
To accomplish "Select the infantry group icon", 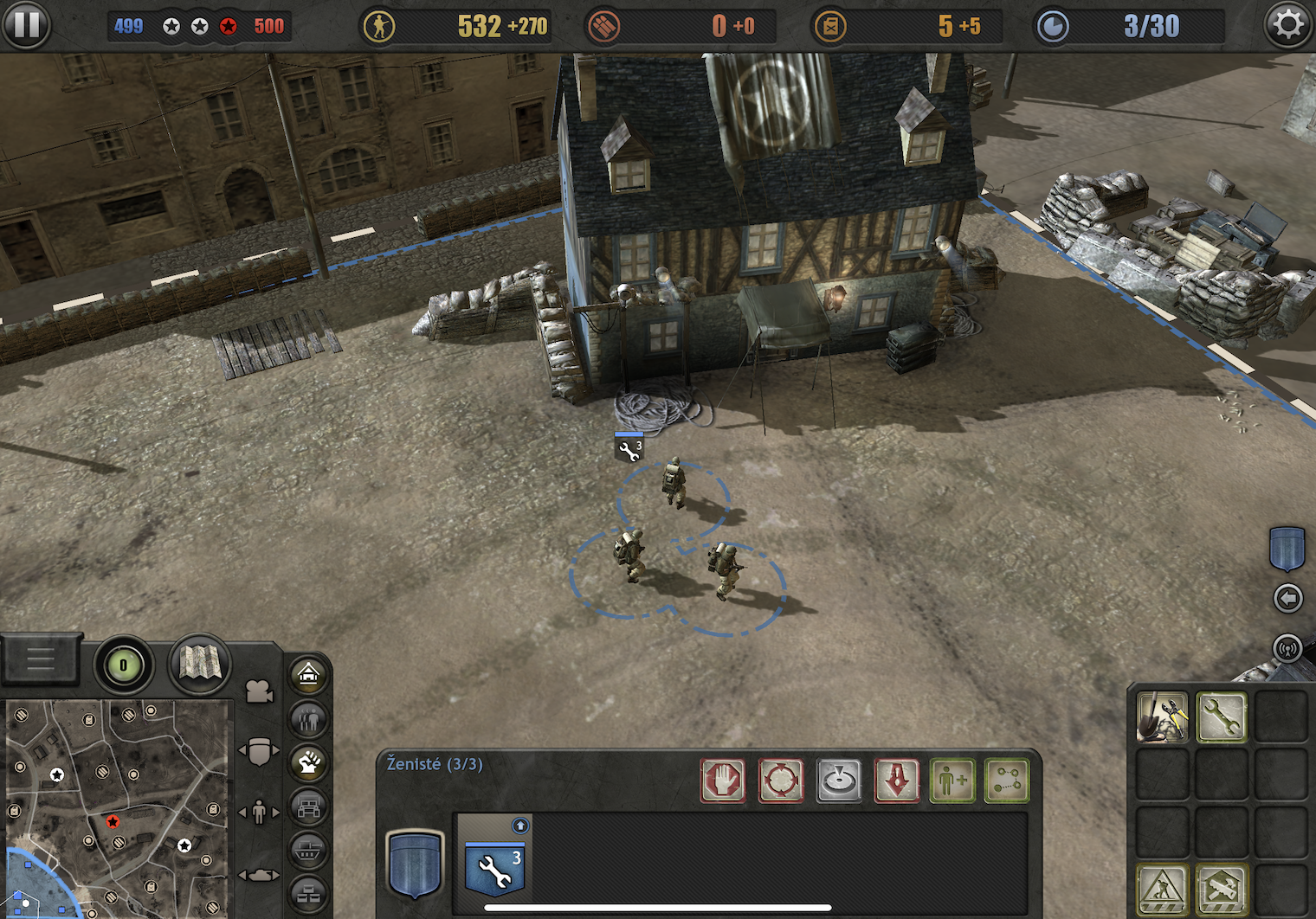I will 309,718.
